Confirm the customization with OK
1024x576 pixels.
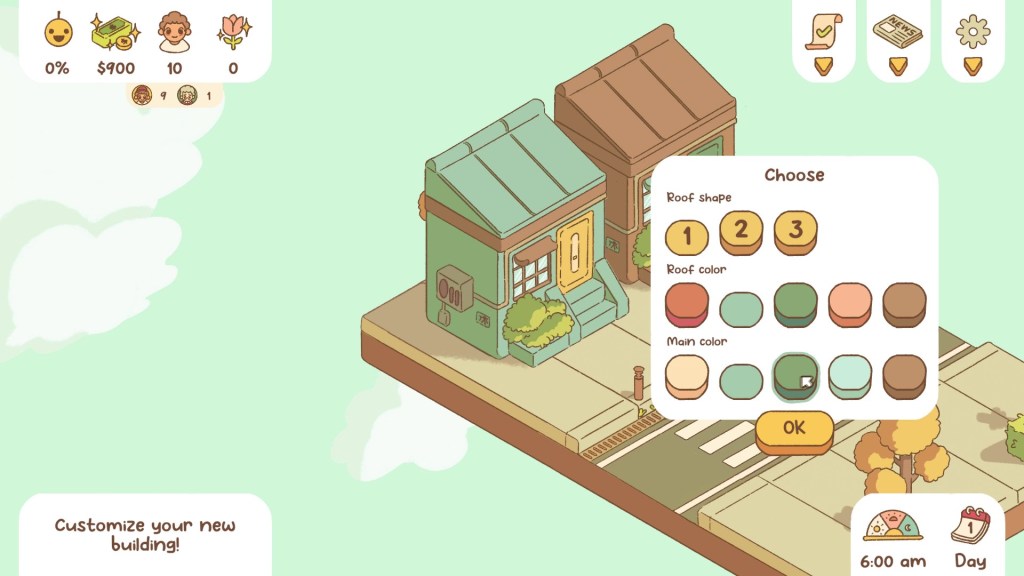[794, 429]
